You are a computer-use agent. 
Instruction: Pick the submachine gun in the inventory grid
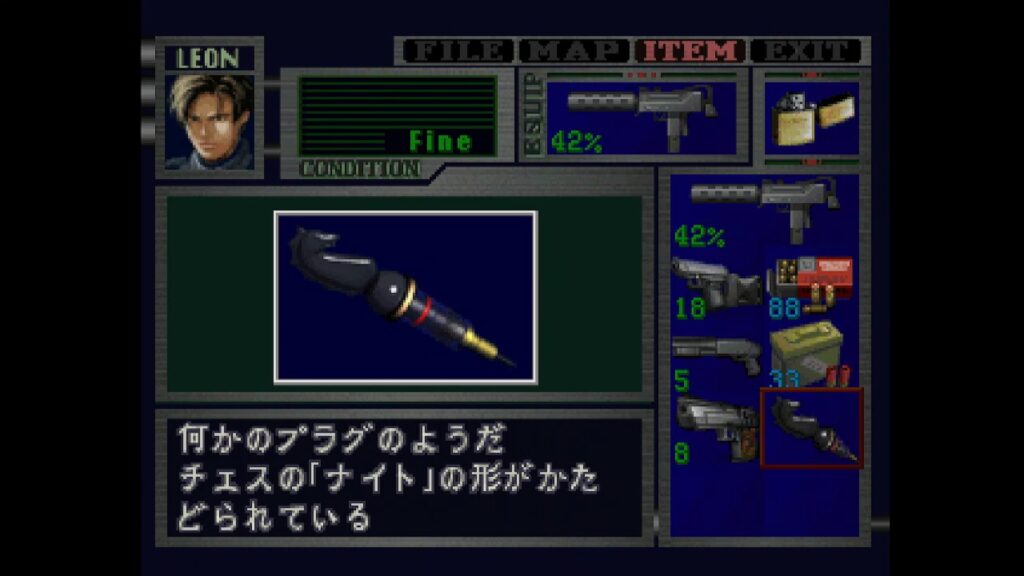pos(764,210)
